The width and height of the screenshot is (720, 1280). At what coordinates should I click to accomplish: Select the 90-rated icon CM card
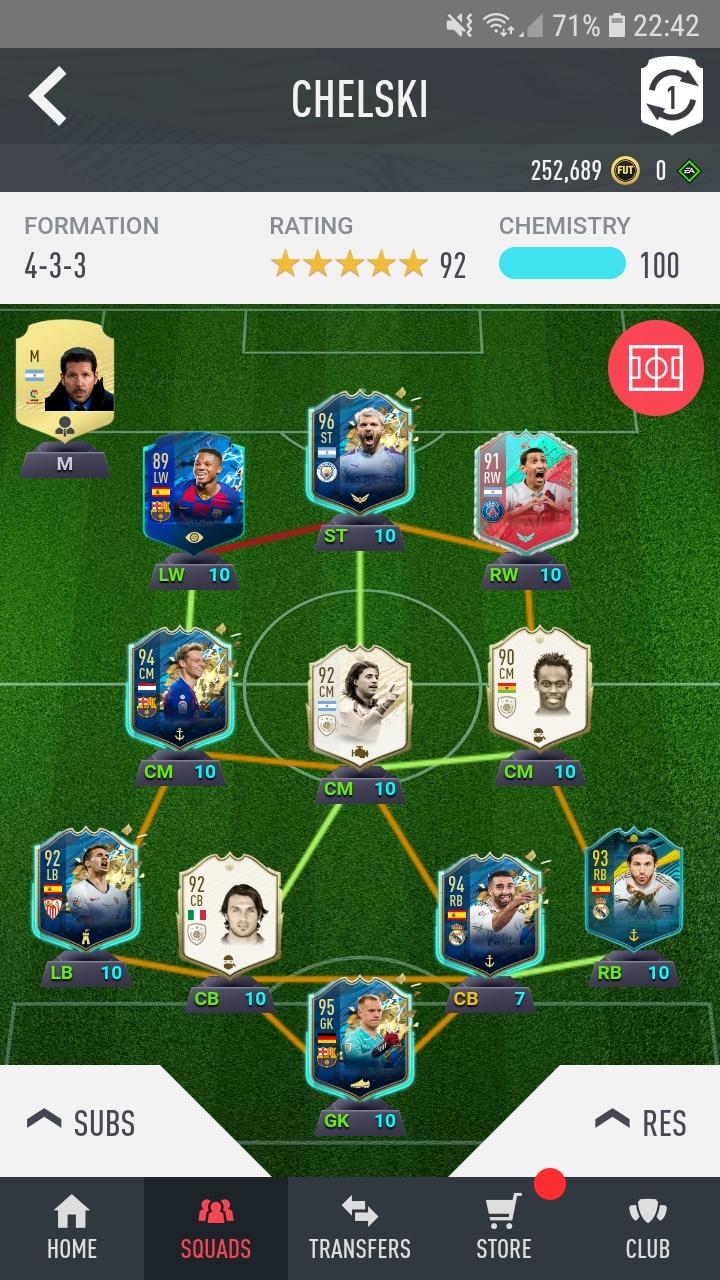click(539, 690)
